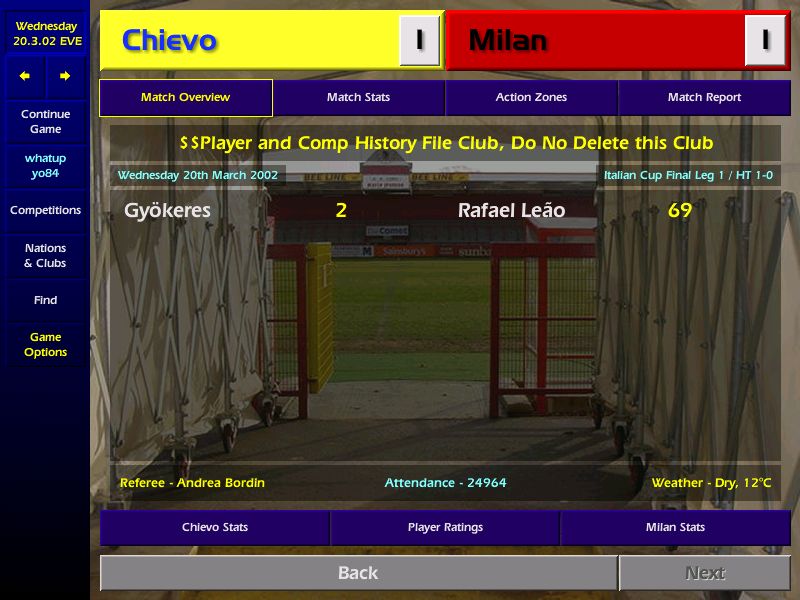Select the Match Overview tab

click(186, 98)
